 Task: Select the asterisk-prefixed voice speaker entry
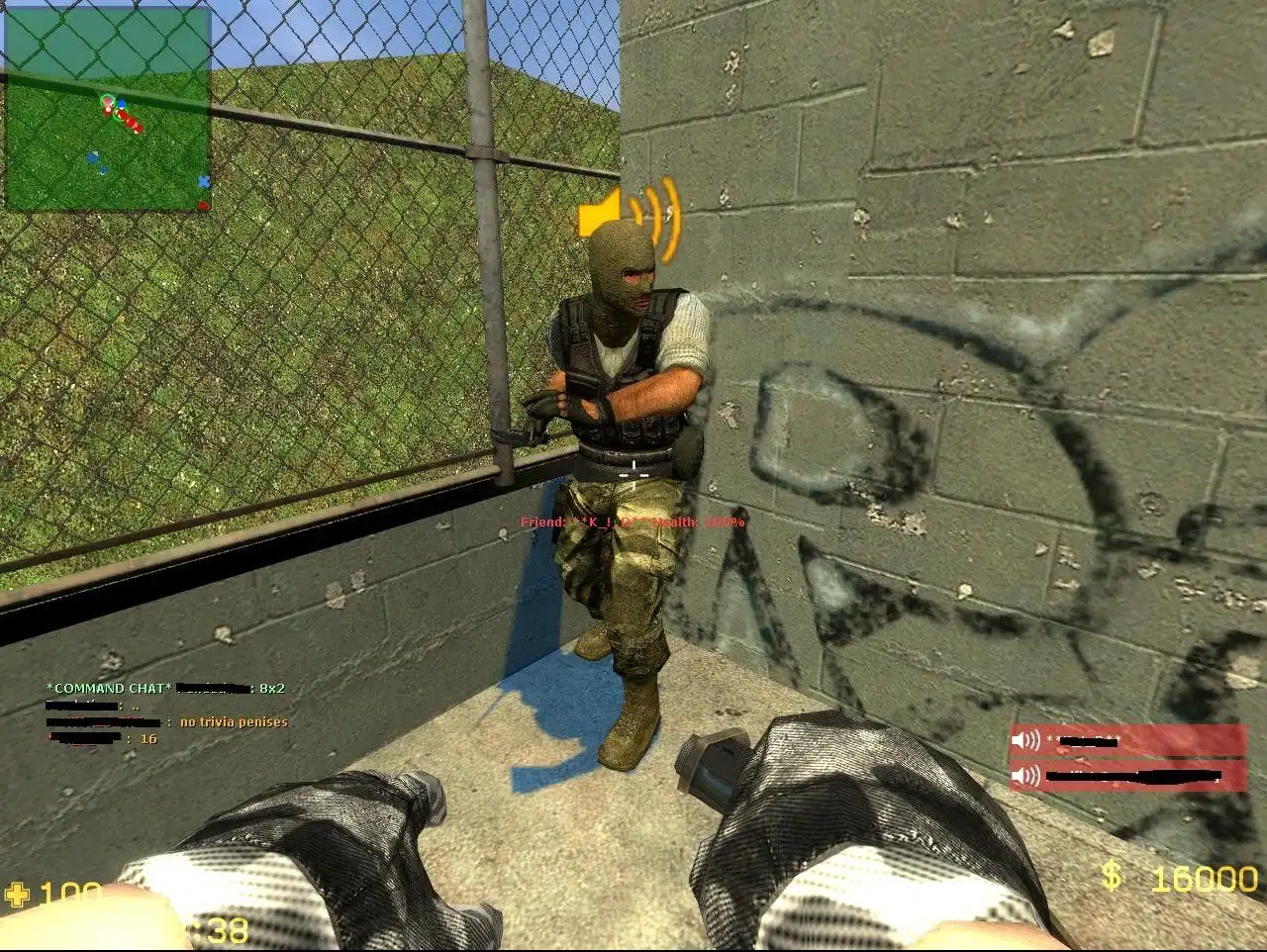(x=1127, y=740)
